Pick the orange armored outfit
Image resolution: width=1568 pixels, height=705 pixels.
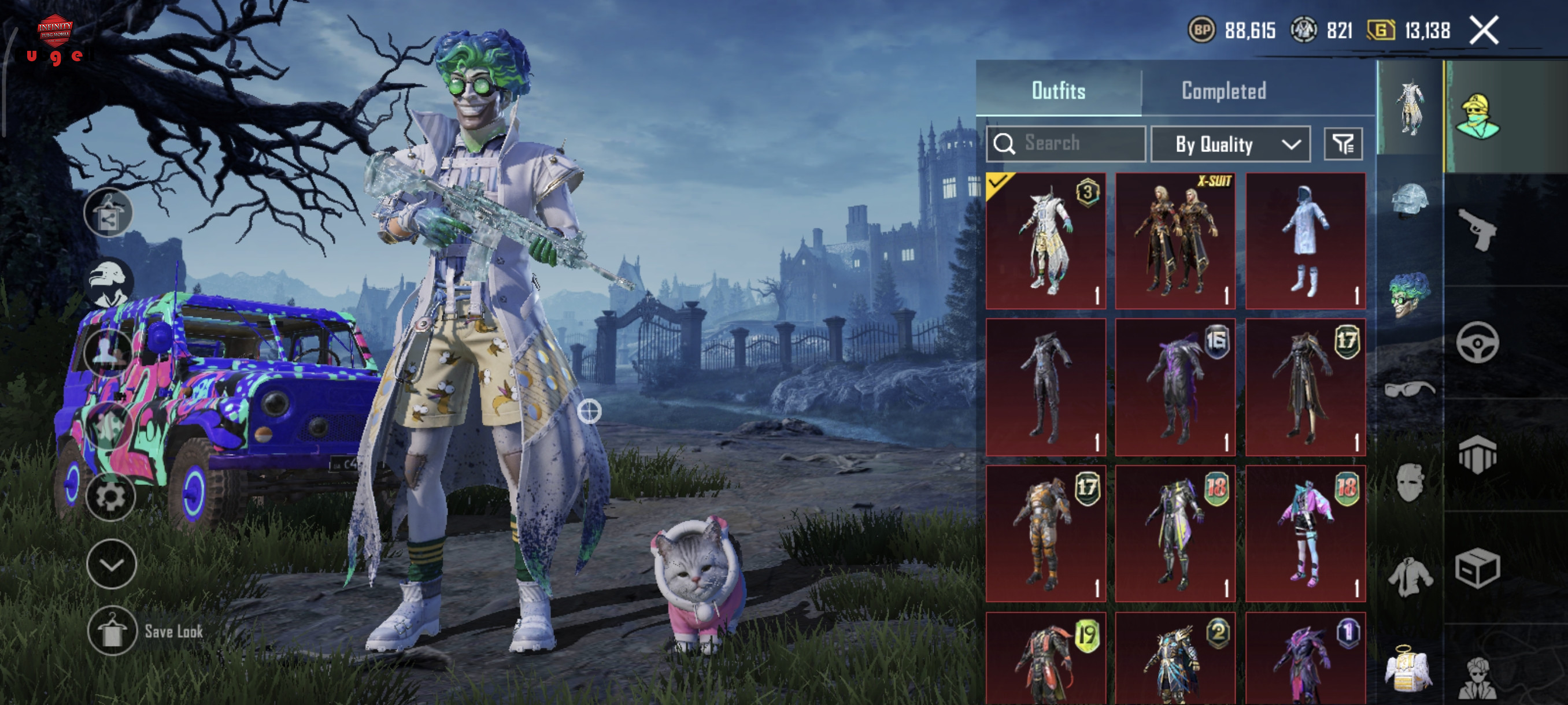click(x=1045, y=533)
